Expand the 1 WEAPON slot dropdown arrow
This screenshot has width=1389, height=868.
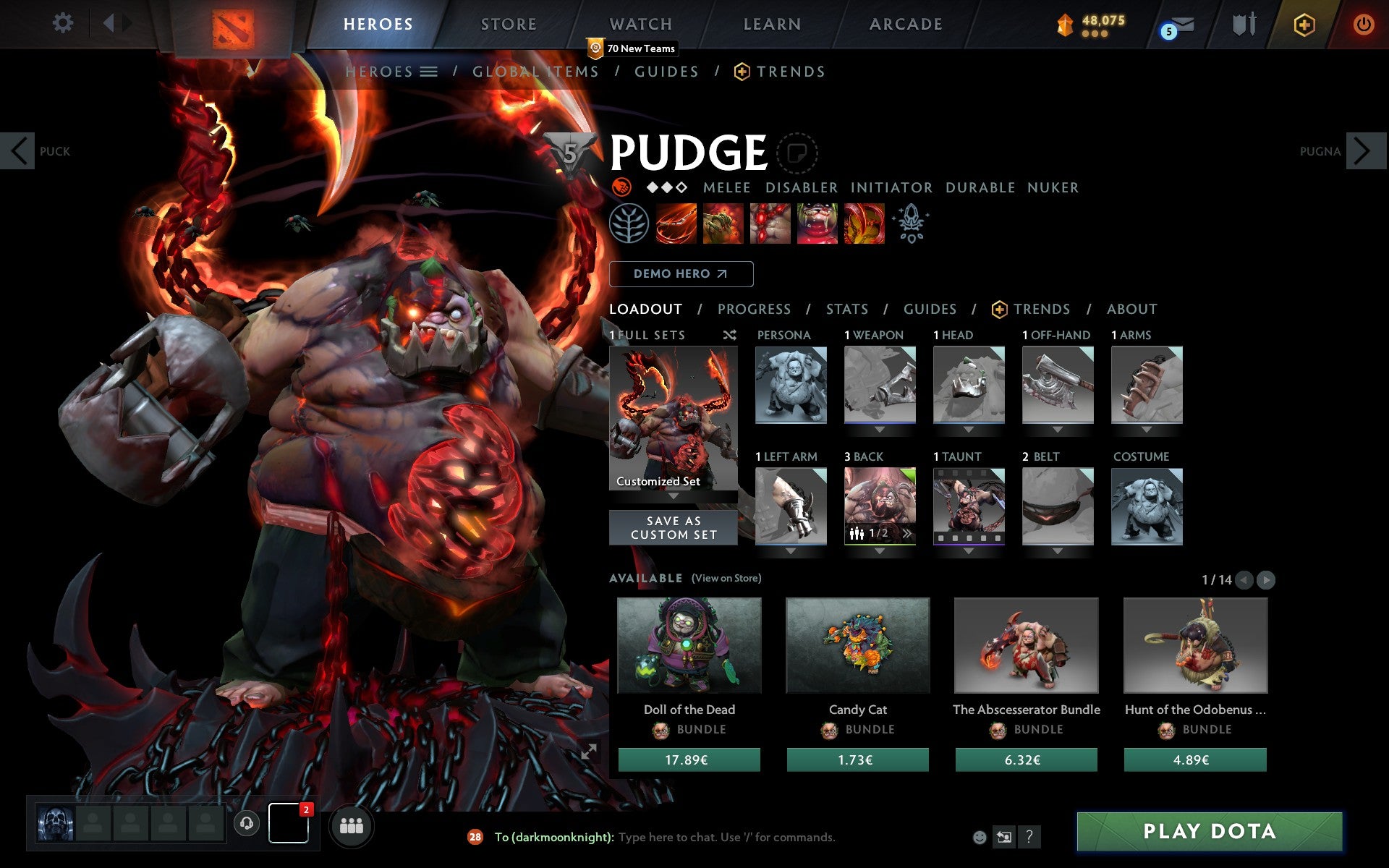click(880, 428)
